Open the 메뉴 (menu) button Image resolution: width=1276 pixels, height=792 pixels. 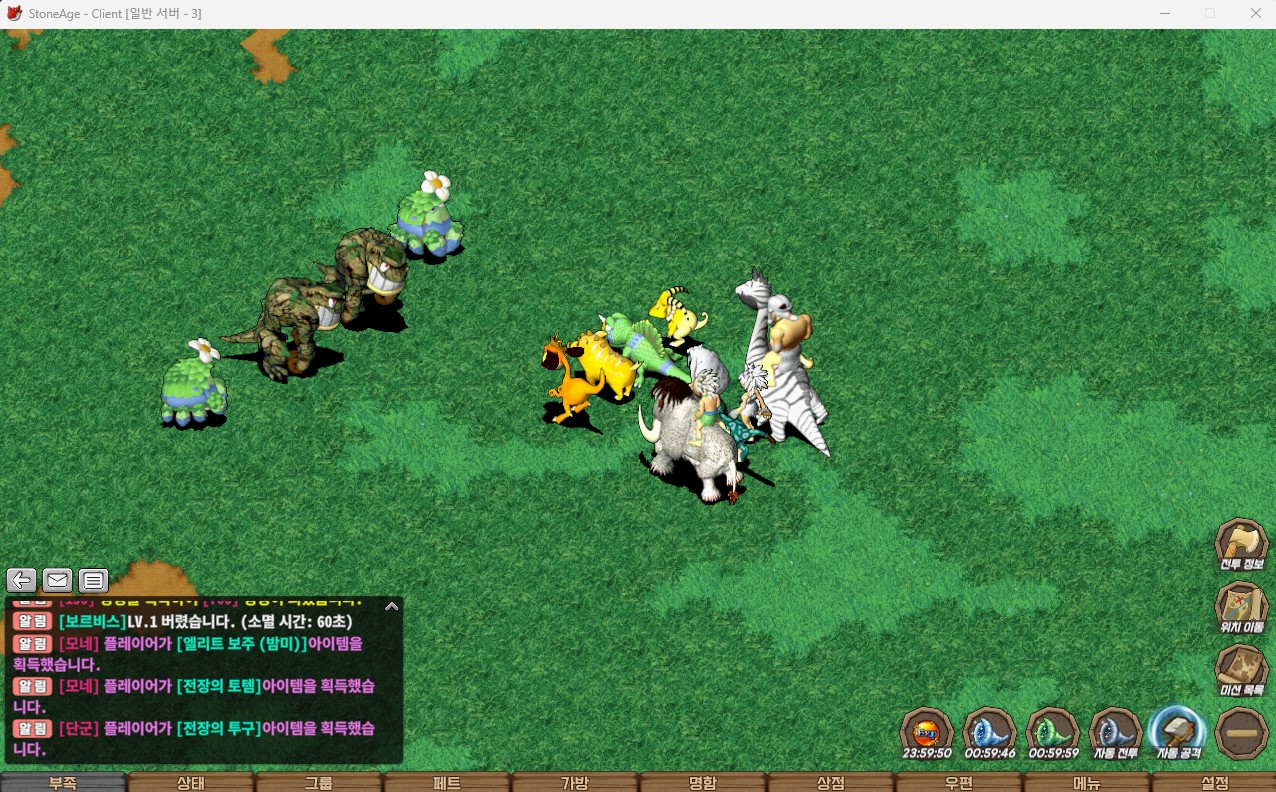(1087, 782)
